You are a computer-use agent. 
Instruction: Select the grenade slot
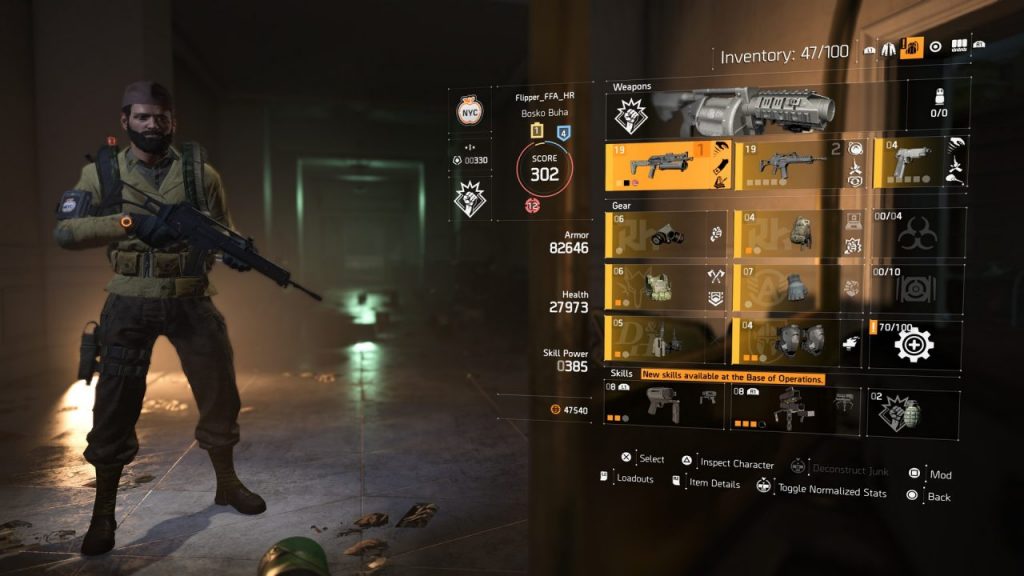[912, 412]
